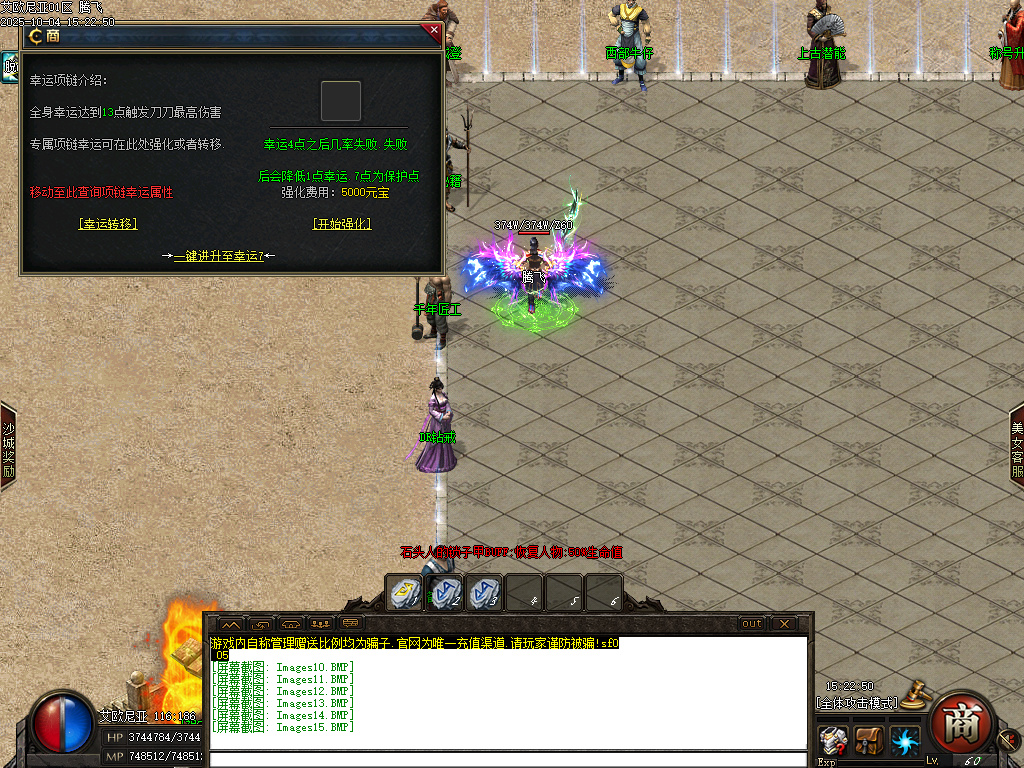Image resolution: width=1024 pixels, height=768 pixels.
Task: Activate the blue rune in hotbar slot 3
Action: (x=484, y=592)
